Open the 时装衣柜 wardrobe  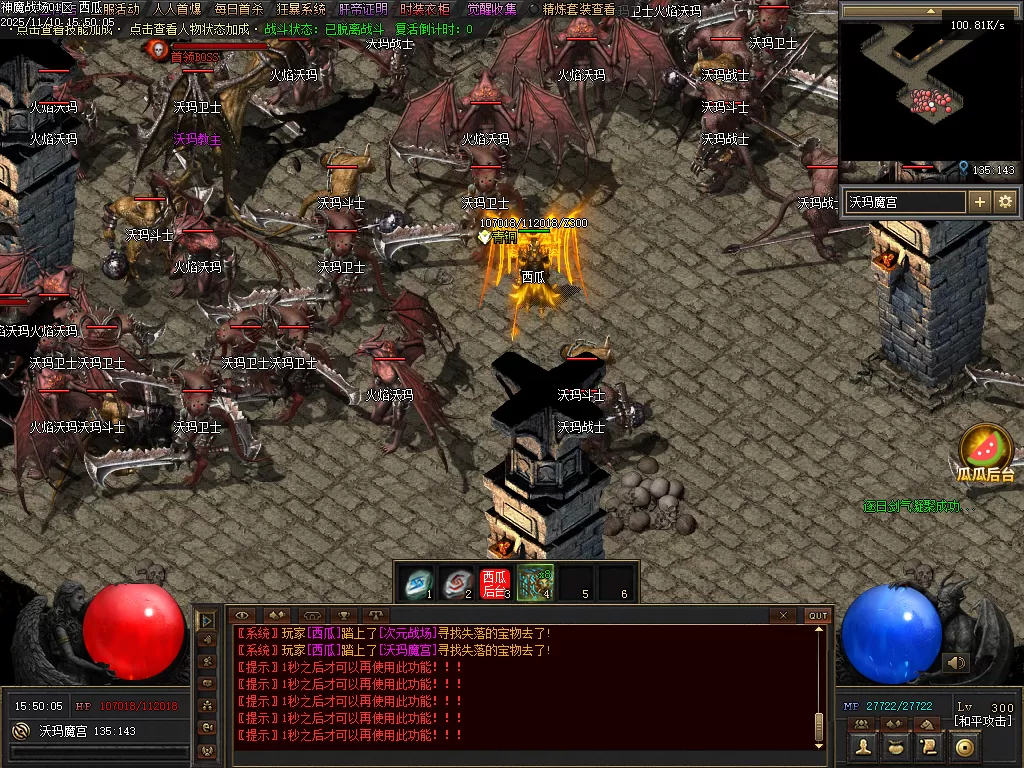[x=425, y=9]
